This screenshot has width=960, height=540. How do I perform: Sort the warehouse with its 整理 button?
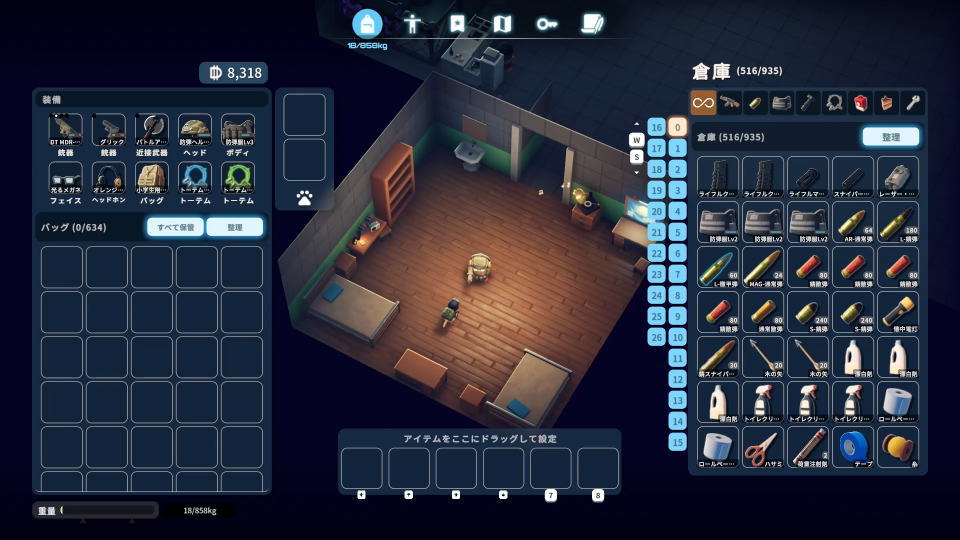[x=890, y=137]
